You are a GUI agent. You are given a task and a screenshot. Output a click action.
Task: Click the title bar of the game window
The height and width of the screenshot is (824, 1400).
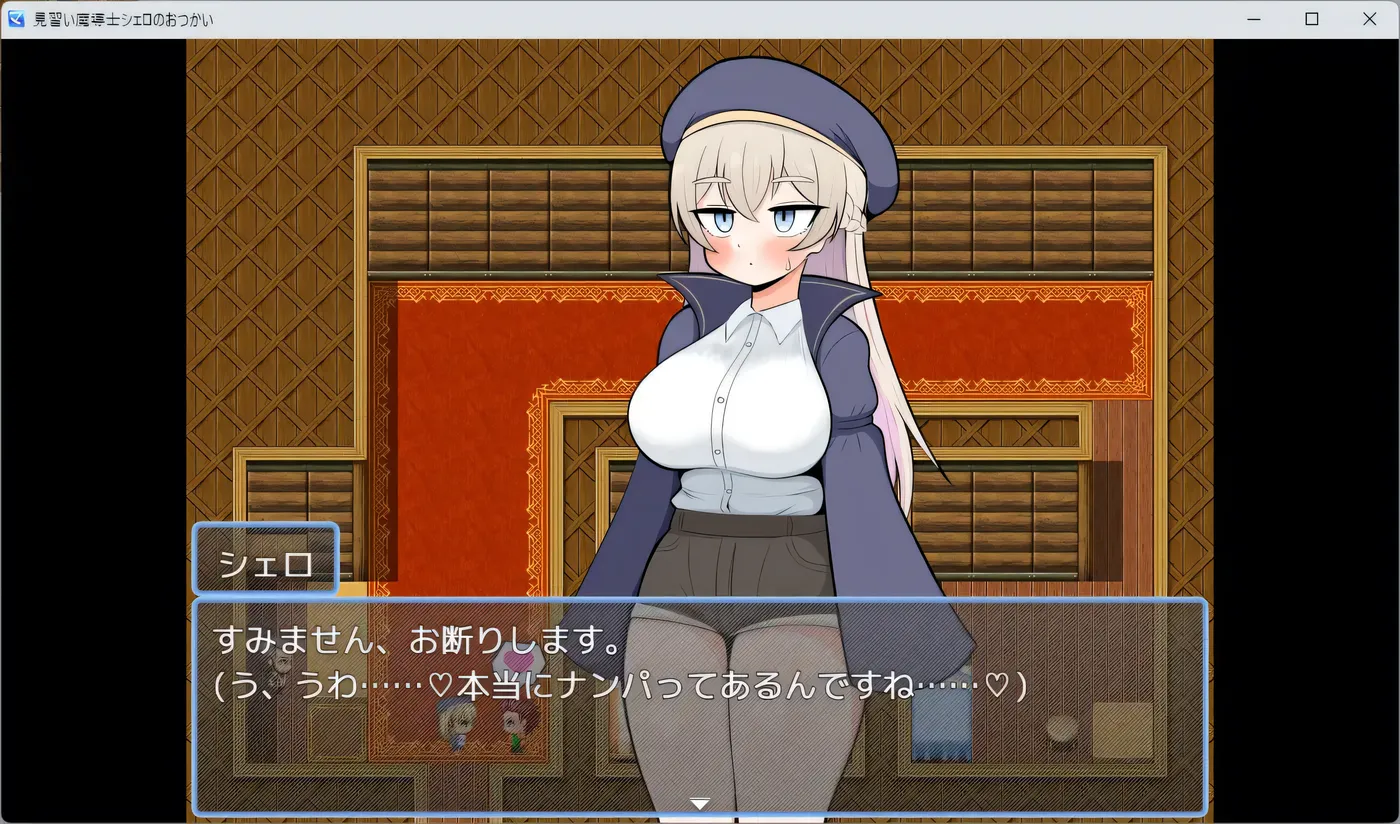tap(700, 18)
